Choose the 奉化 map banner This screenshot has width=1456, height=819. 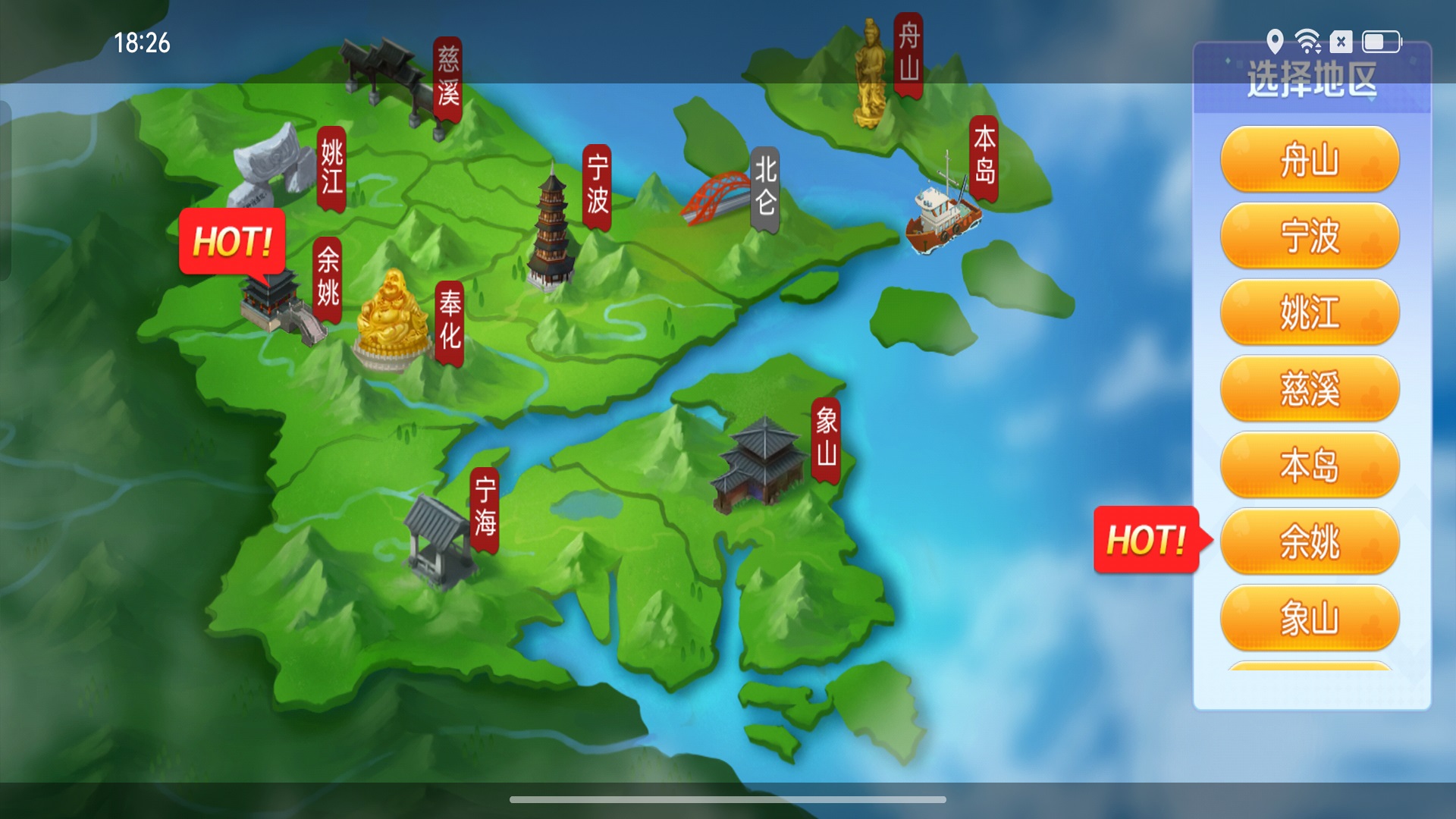(x=450, y=321)
